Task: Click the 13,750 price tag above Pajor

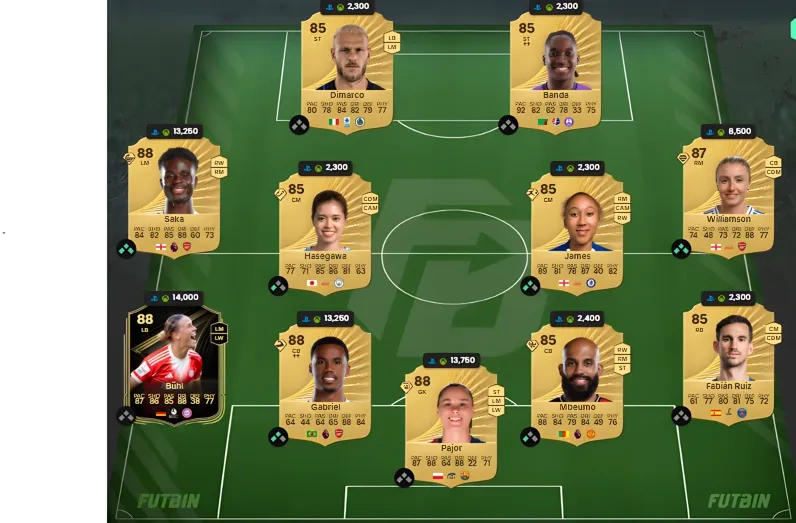Action: pyautogui.click(x=452, y=360)
